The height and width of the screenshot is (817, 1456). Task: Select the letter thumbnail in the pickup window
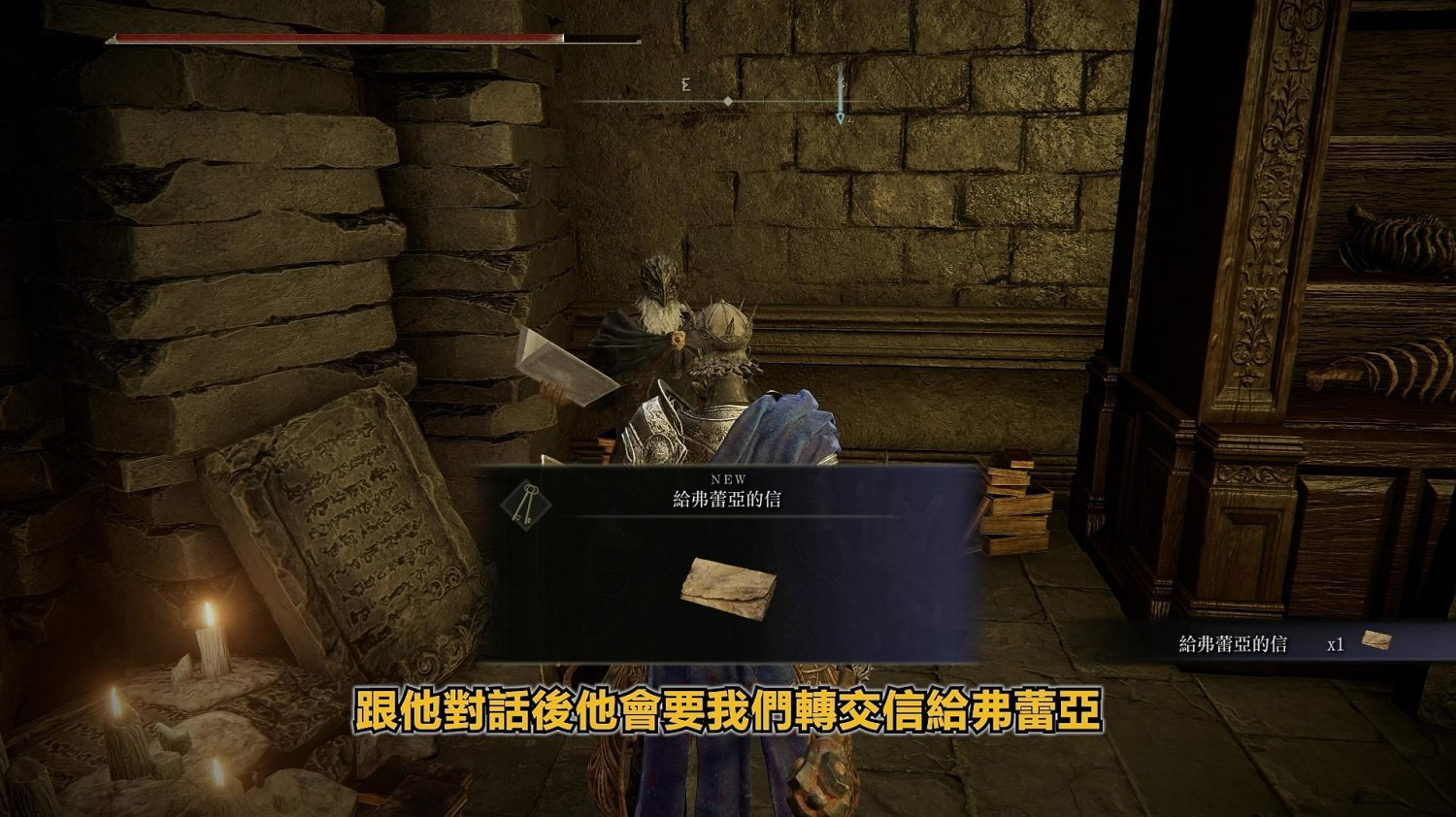730,585
